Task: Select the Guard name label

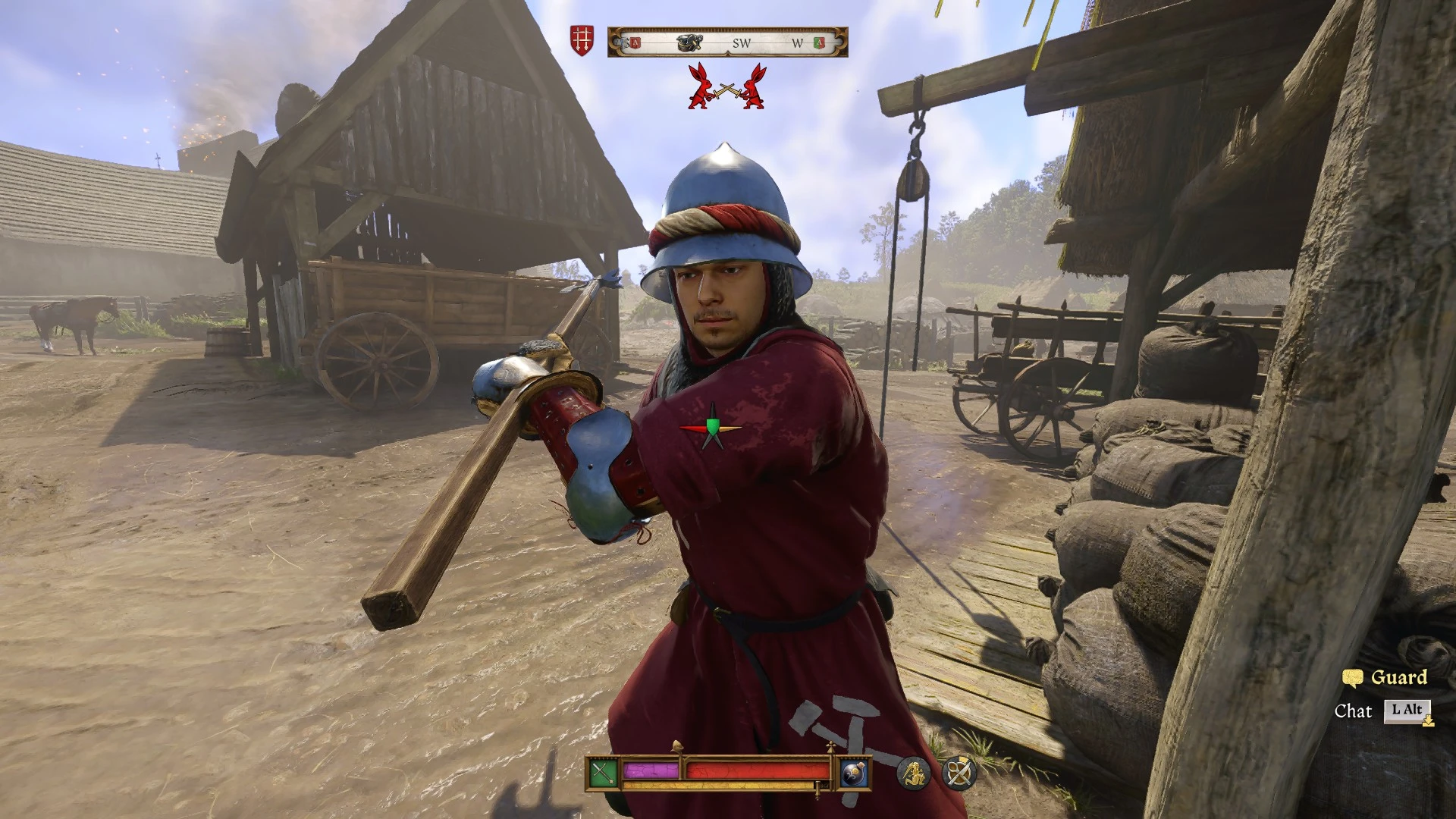Action: coord(1399,677)
